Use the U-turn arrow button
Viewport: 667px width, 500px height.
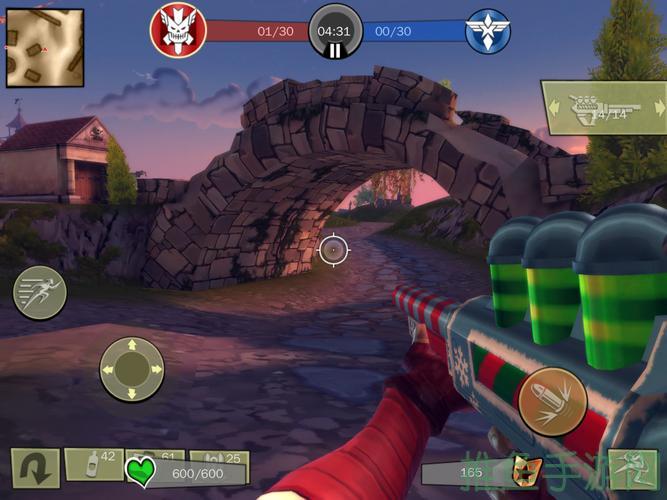tap(36, 468)
